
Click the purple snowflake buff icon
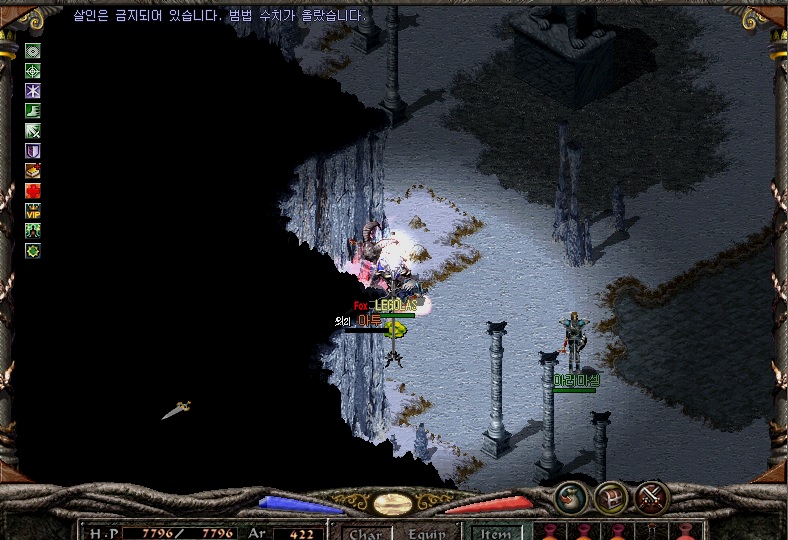(x=33, y=91)
